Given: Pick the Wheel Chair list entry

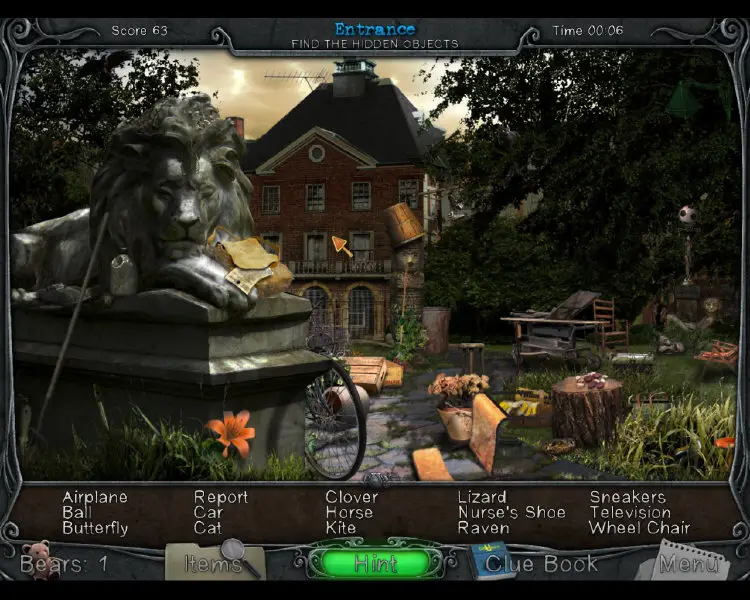Looking at the screenshot, I should tap(639, 528).
